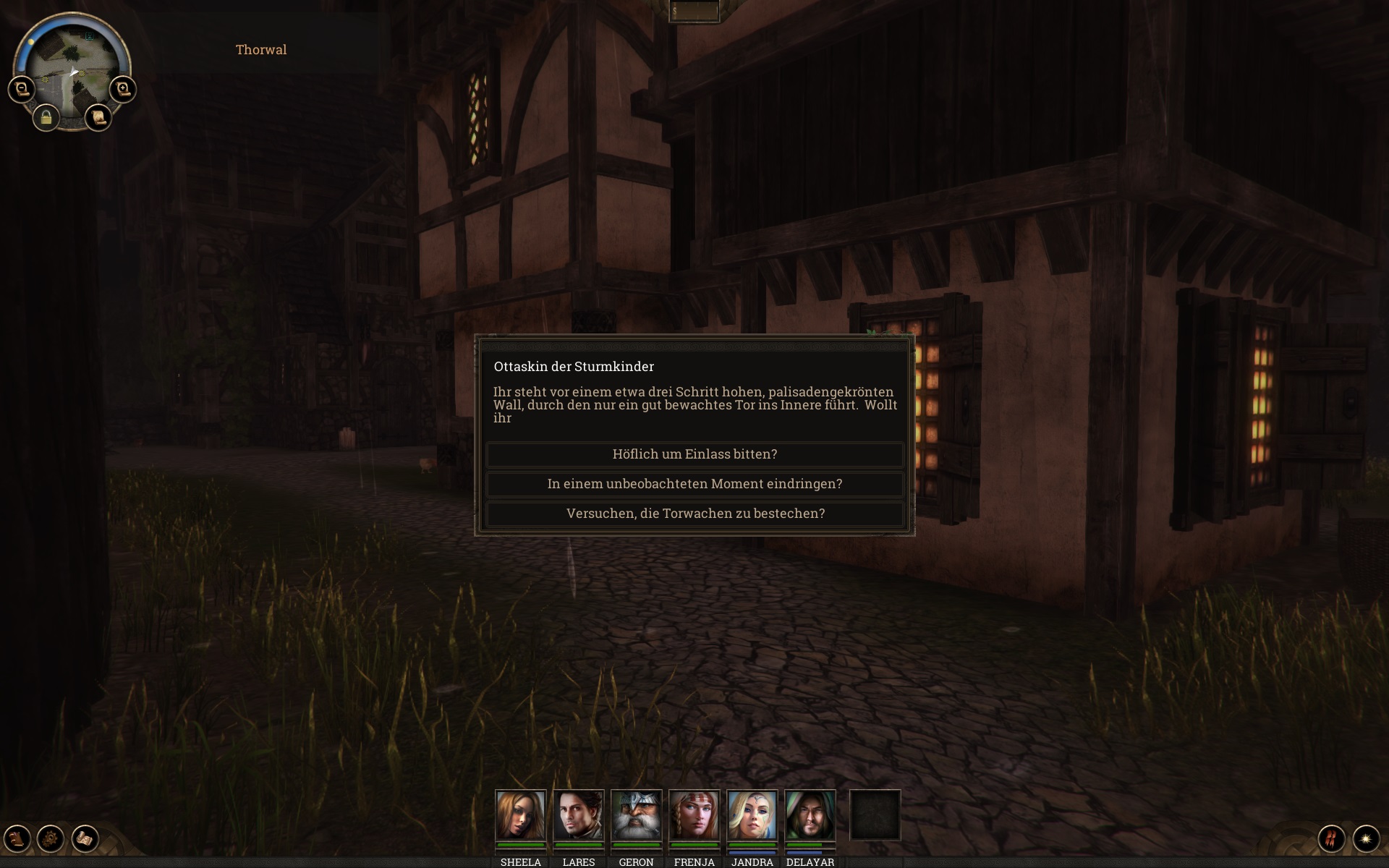1389x868 pixels.
Task: Open the journal book icon
Action: pyautogui.click(x=17, y=838)
